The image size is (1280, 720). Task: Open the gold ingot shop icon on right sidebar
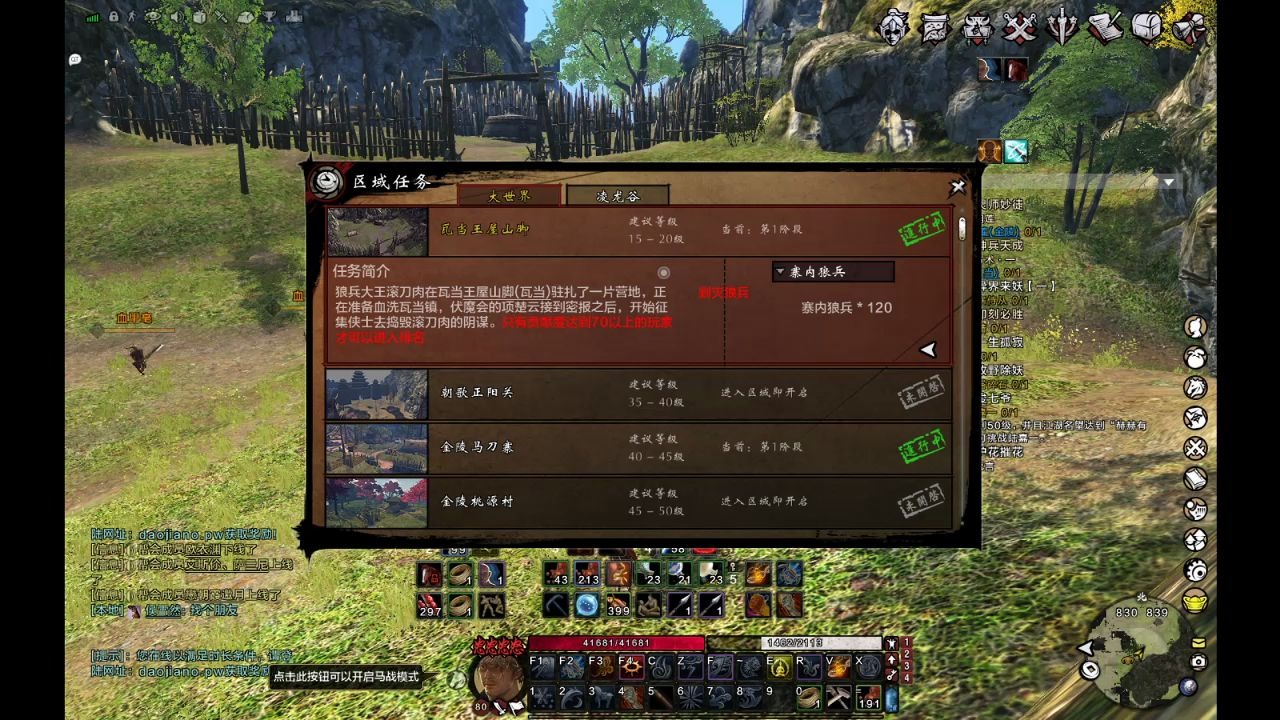1196,600
